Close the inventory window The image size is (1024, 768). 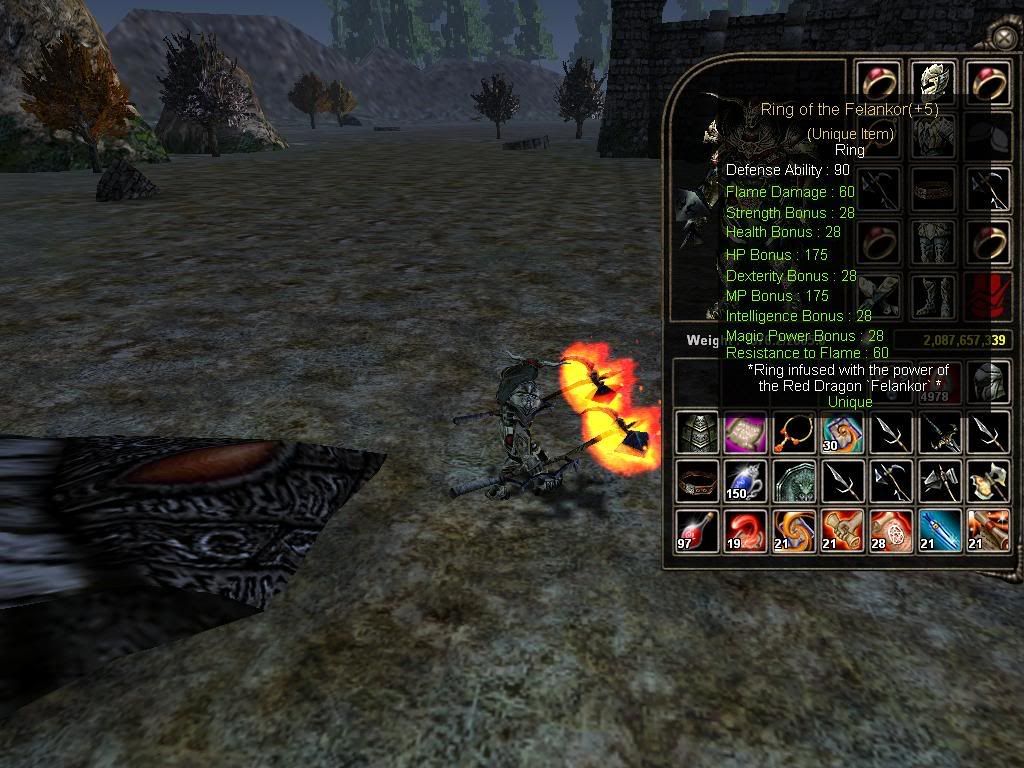tap(1003, 38)
